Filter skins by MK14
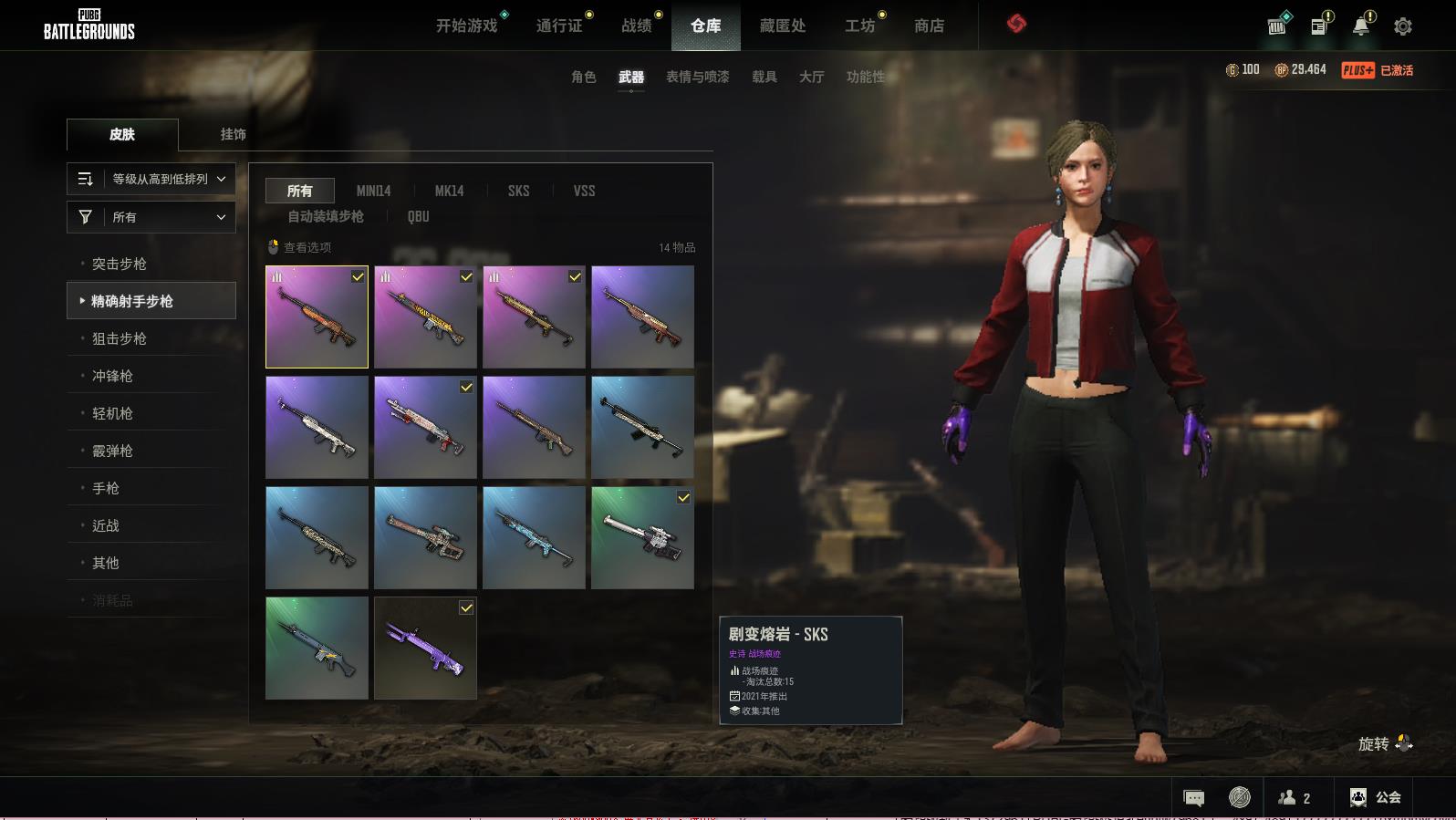 pos(449,191)
